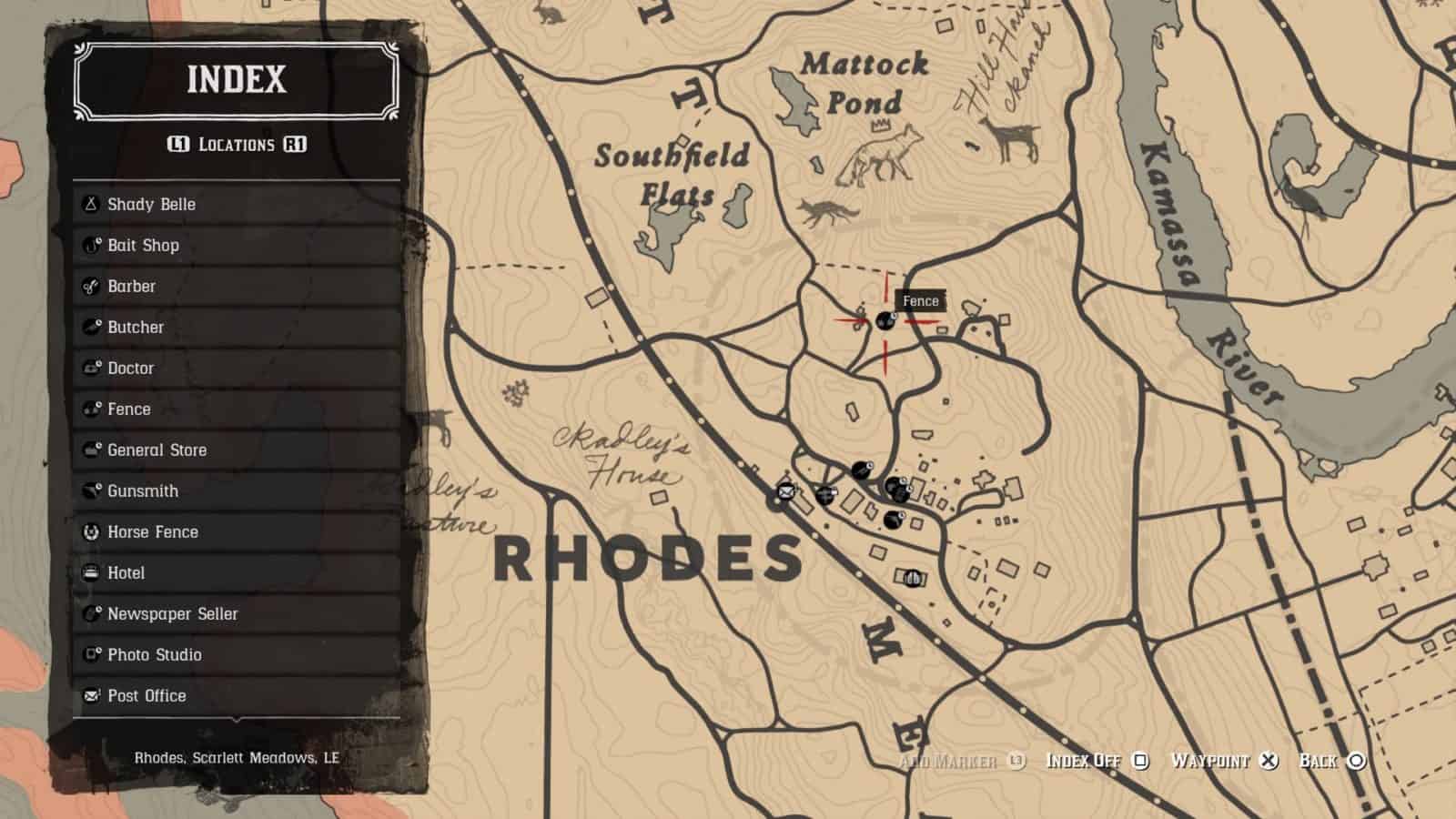
Task: Switch location category with the L1 control
Action: coord(178,144)
